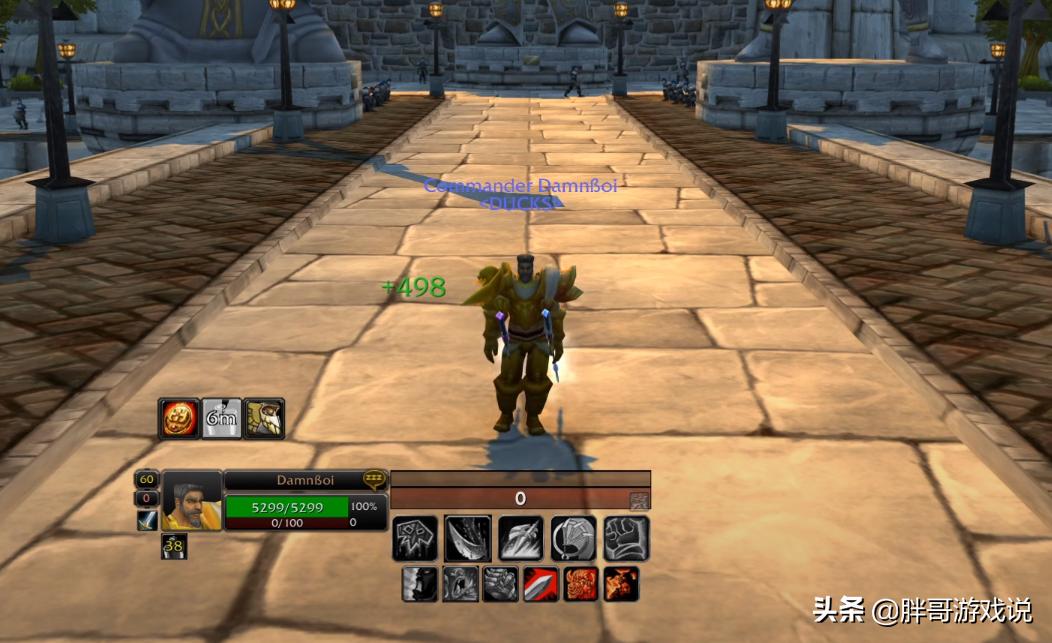
Task: Use the fiery orange charging figure ability
Action: click(621, 584)
